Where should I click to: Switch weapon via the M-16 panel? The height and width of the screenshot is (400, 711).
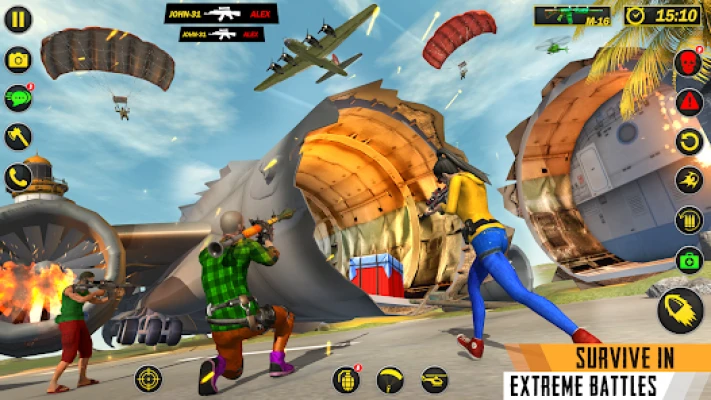[x=572, y=15]
